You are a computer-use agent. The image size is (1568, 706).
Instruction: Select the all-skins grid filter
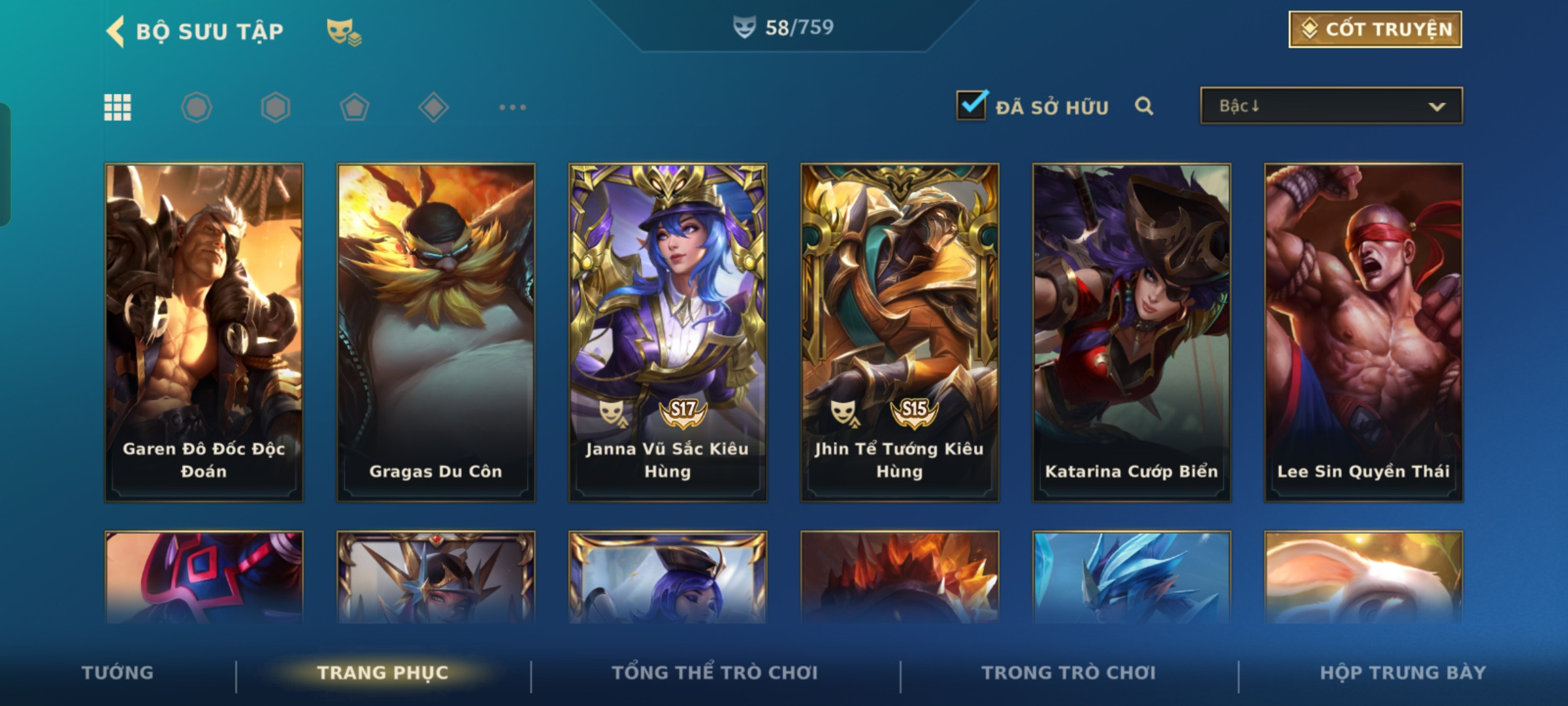118,107
